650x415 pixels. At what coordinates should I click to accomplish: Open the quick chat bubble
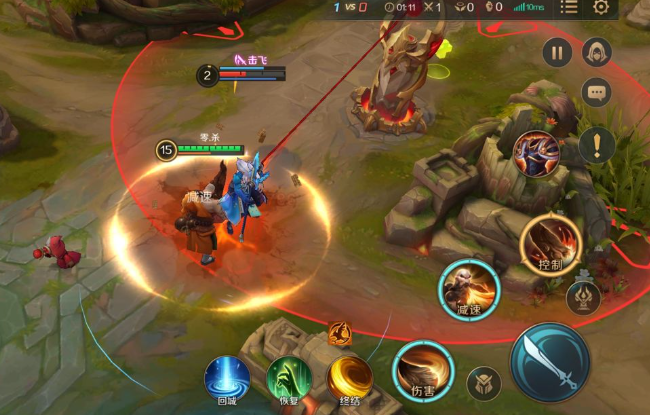[597, 93]
